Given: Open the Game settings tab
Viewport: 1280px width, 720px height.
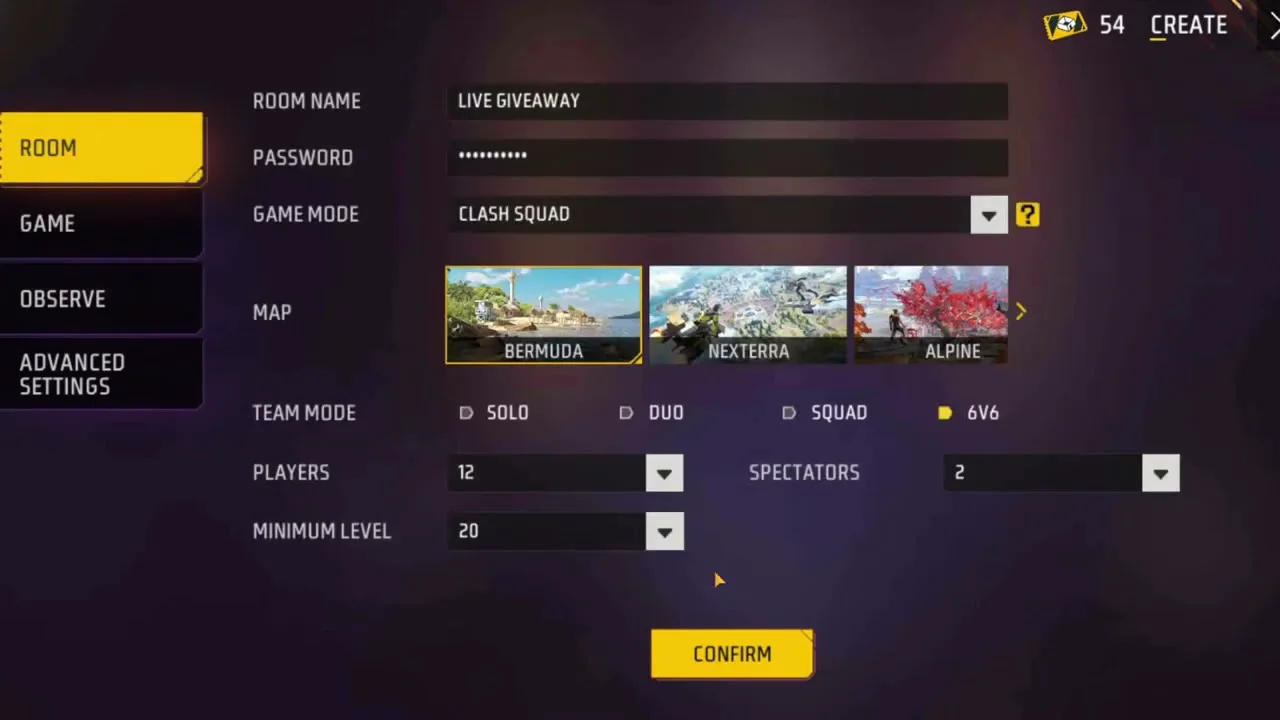Looking at the screenshot, I should tap(101, 223).
